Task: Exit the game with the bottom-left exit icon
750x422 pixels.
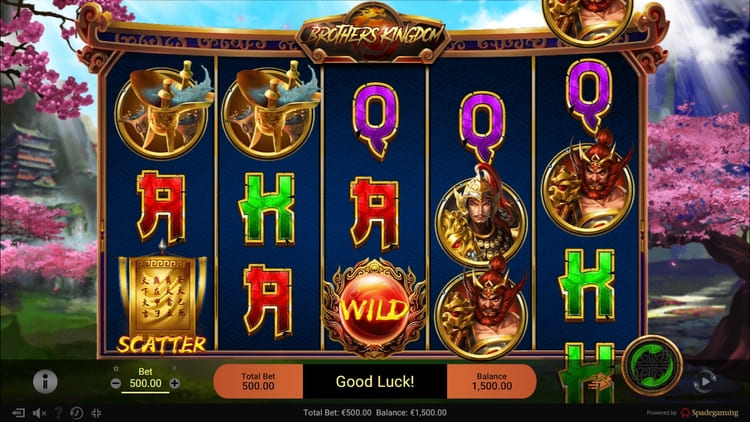Action: (17, 413)
